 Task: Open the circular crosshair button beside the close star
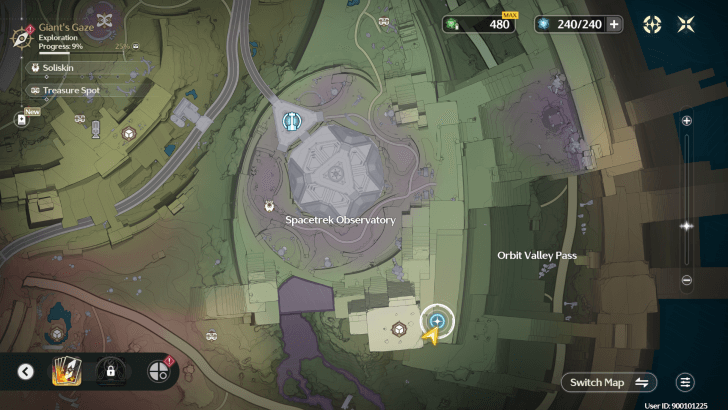(x=652, y=24)
